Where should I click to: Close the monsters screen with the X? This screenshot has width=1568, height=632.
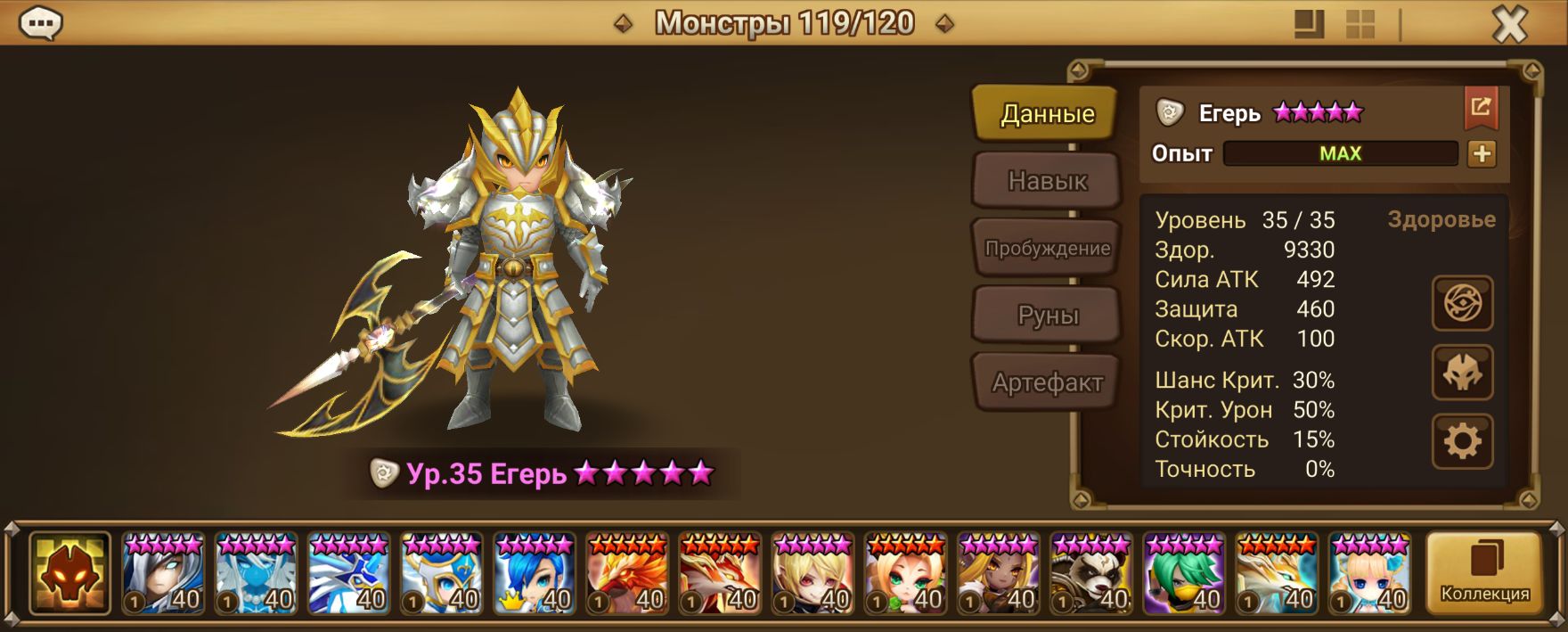point(1509,24)
